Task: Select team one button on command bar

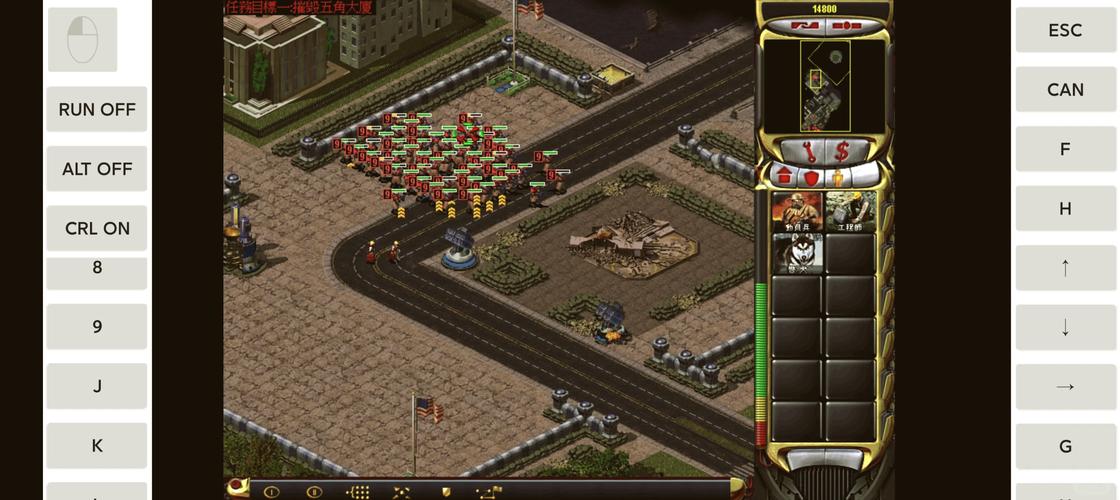Action: point(271,492)
